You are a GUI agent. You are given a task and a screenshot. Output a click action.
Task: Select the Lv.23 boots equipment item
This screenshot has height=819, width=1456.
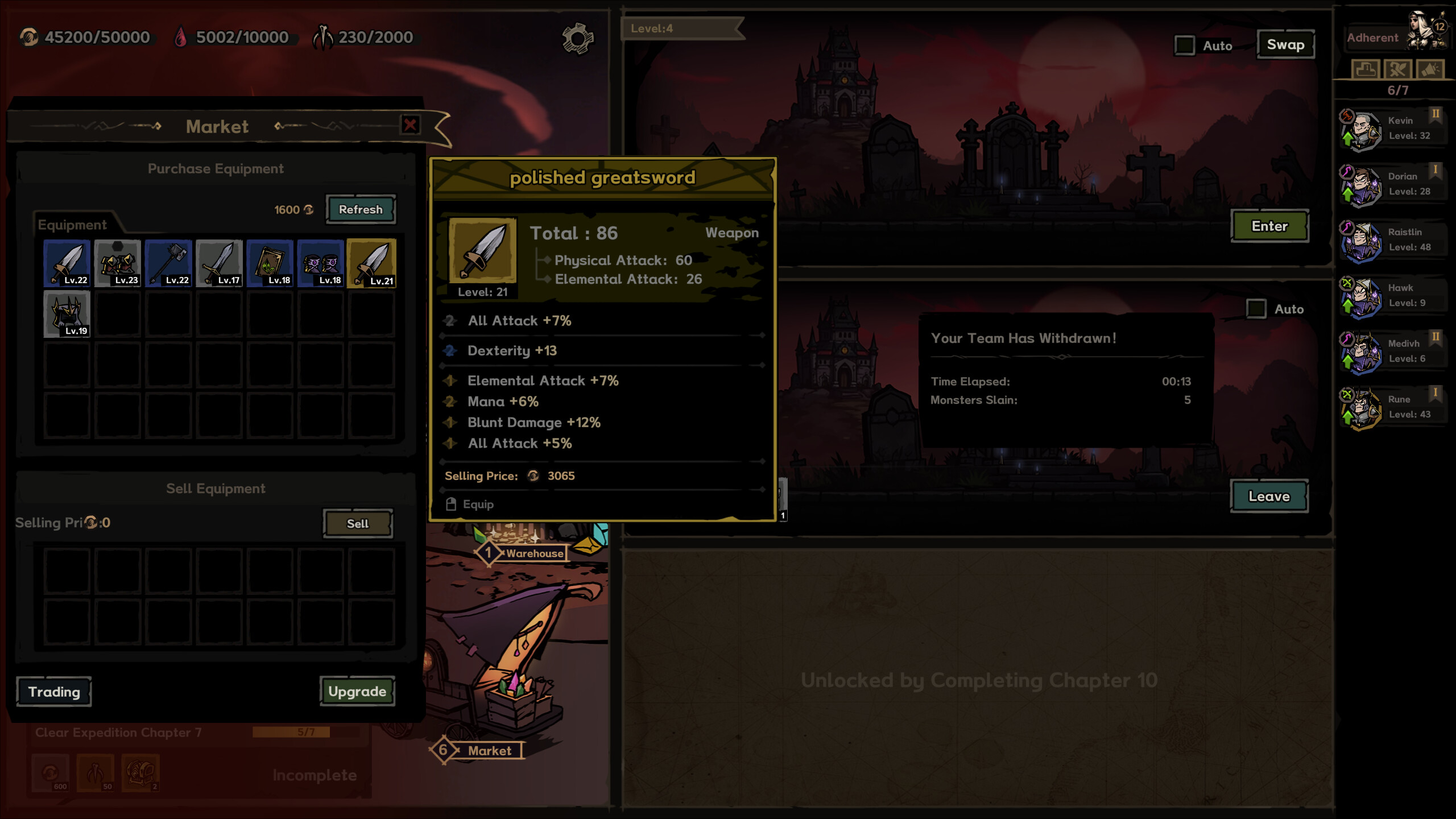click(x=118, y=262)
